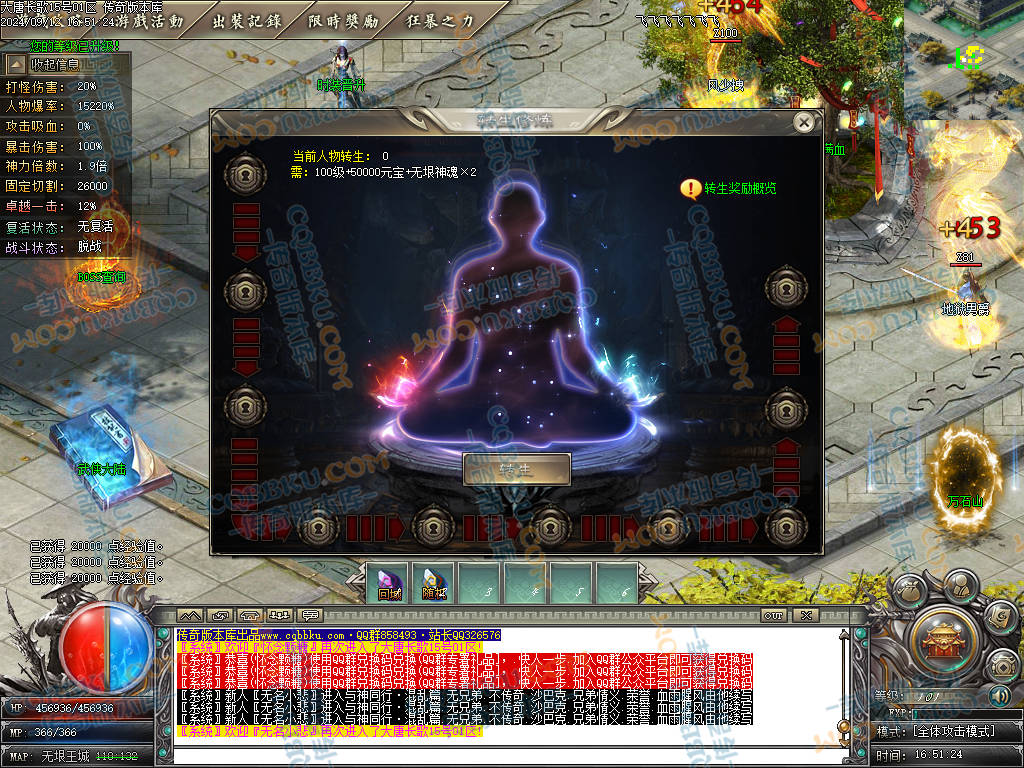Open the bag pouch icon
Screen dimensions: 1024x768
909,592
